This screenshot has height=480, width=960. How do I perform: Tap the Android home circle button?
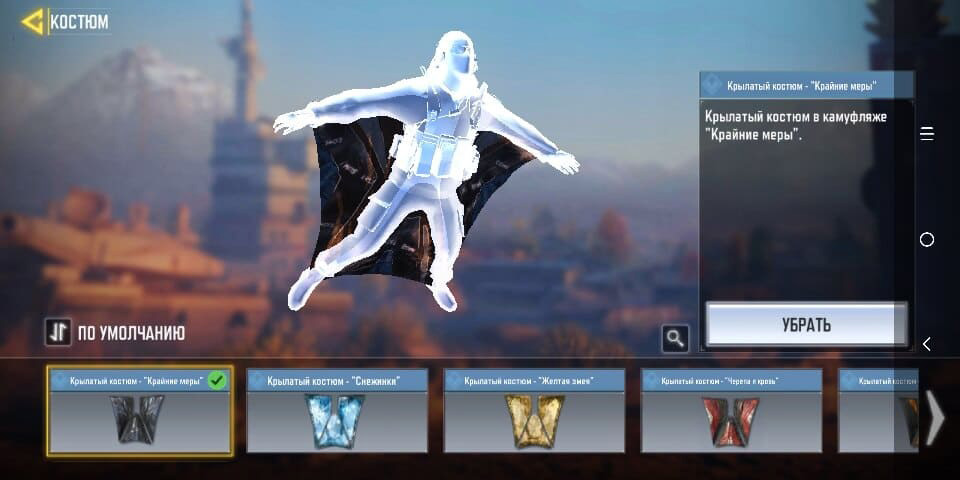click(x=927, y=240)
